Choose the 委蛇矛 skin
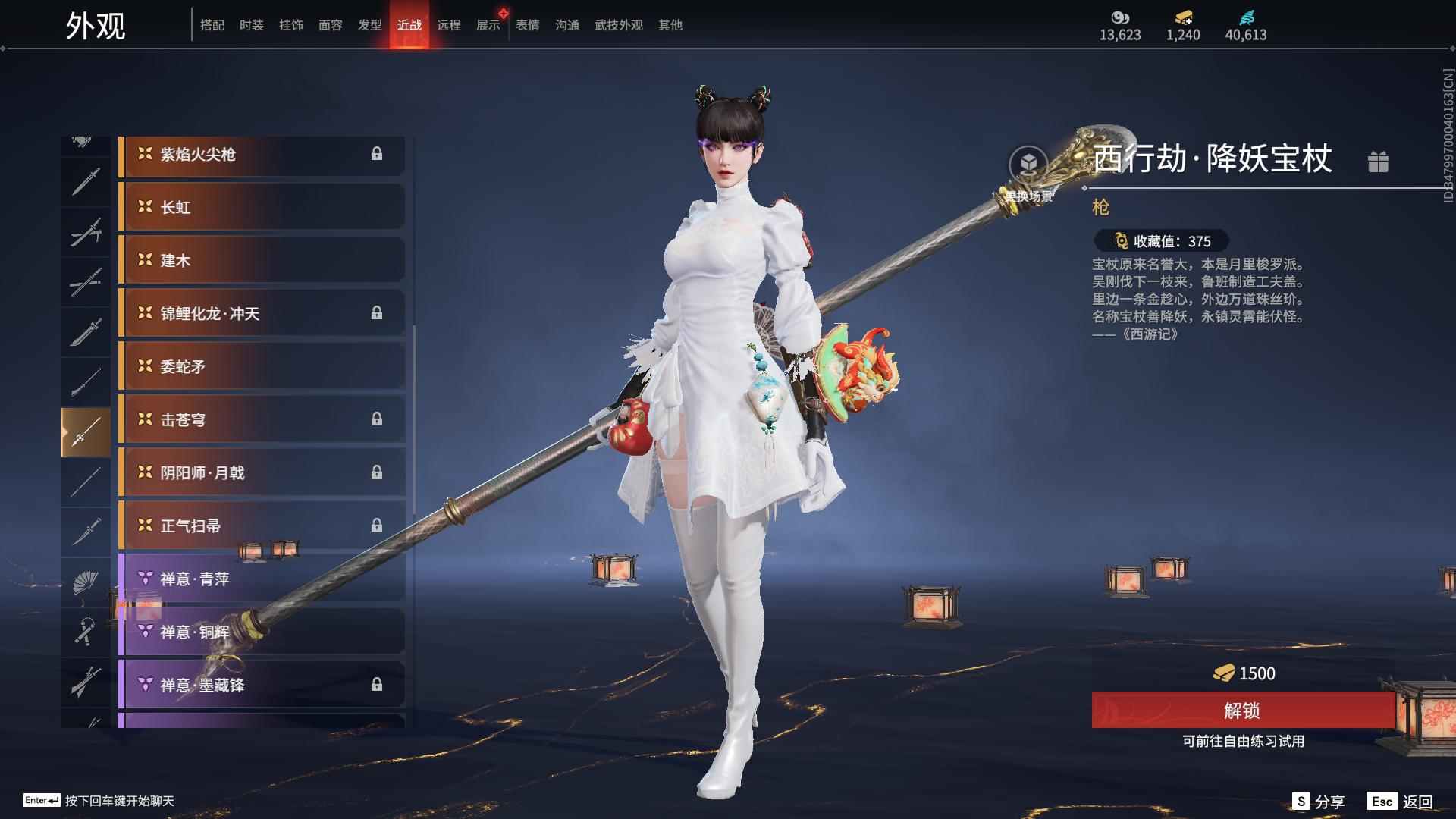The height and width of the screenshot is (819, 1456). tap(262, 367)
